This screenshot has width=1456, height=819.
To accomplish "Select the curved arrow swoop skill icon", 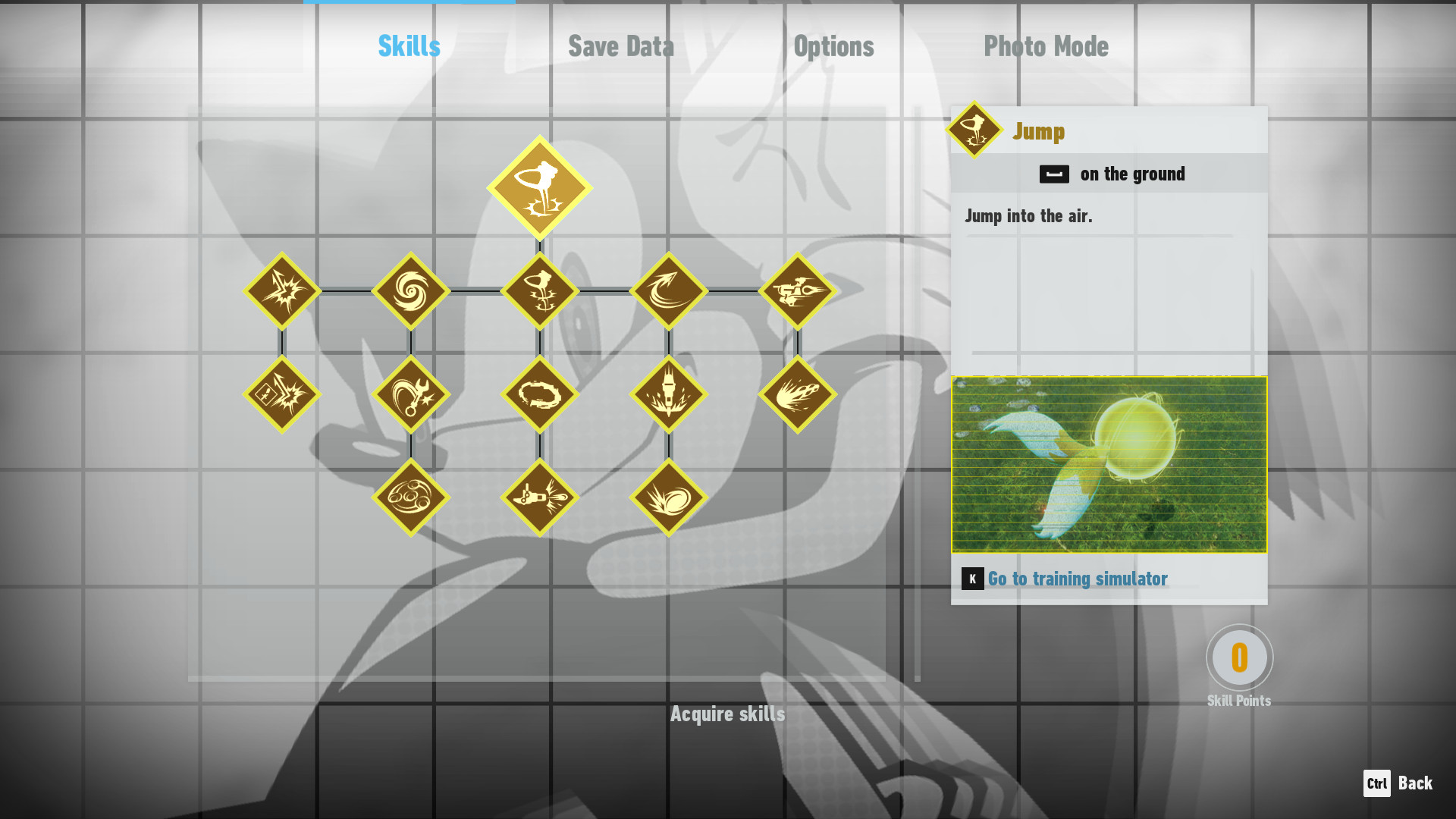I will [670, 290].
